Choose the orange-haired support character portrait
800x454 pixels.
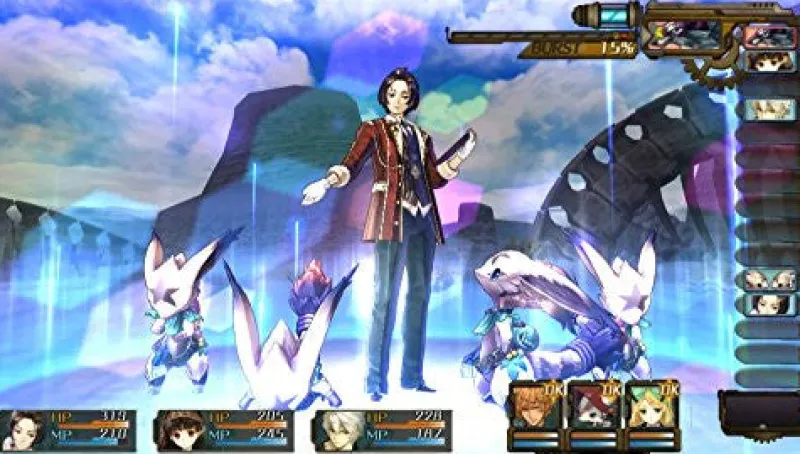tap(530, 407)
